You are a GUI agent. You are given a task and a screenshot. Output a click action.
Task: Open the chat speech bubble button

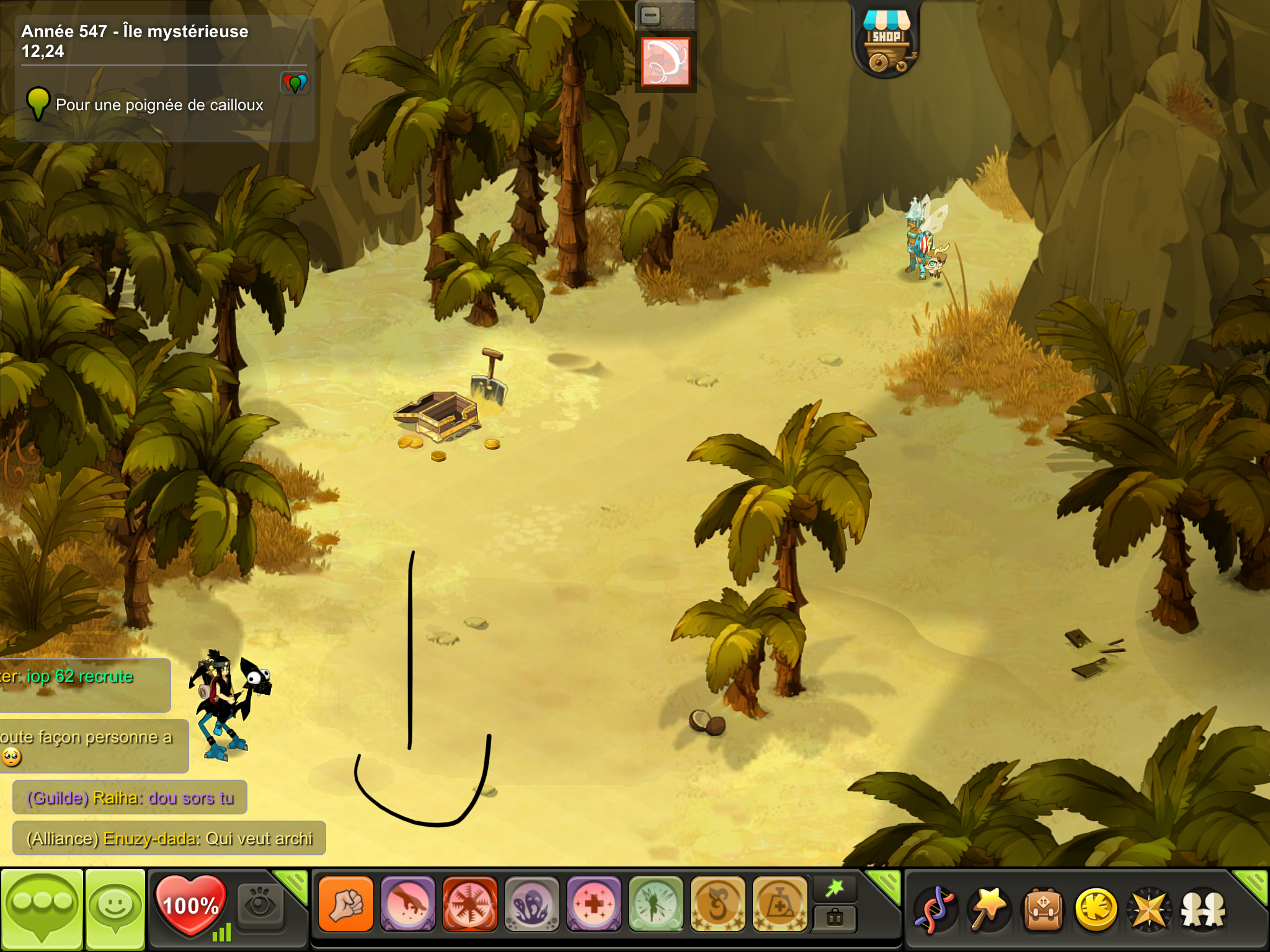(42, 908)
